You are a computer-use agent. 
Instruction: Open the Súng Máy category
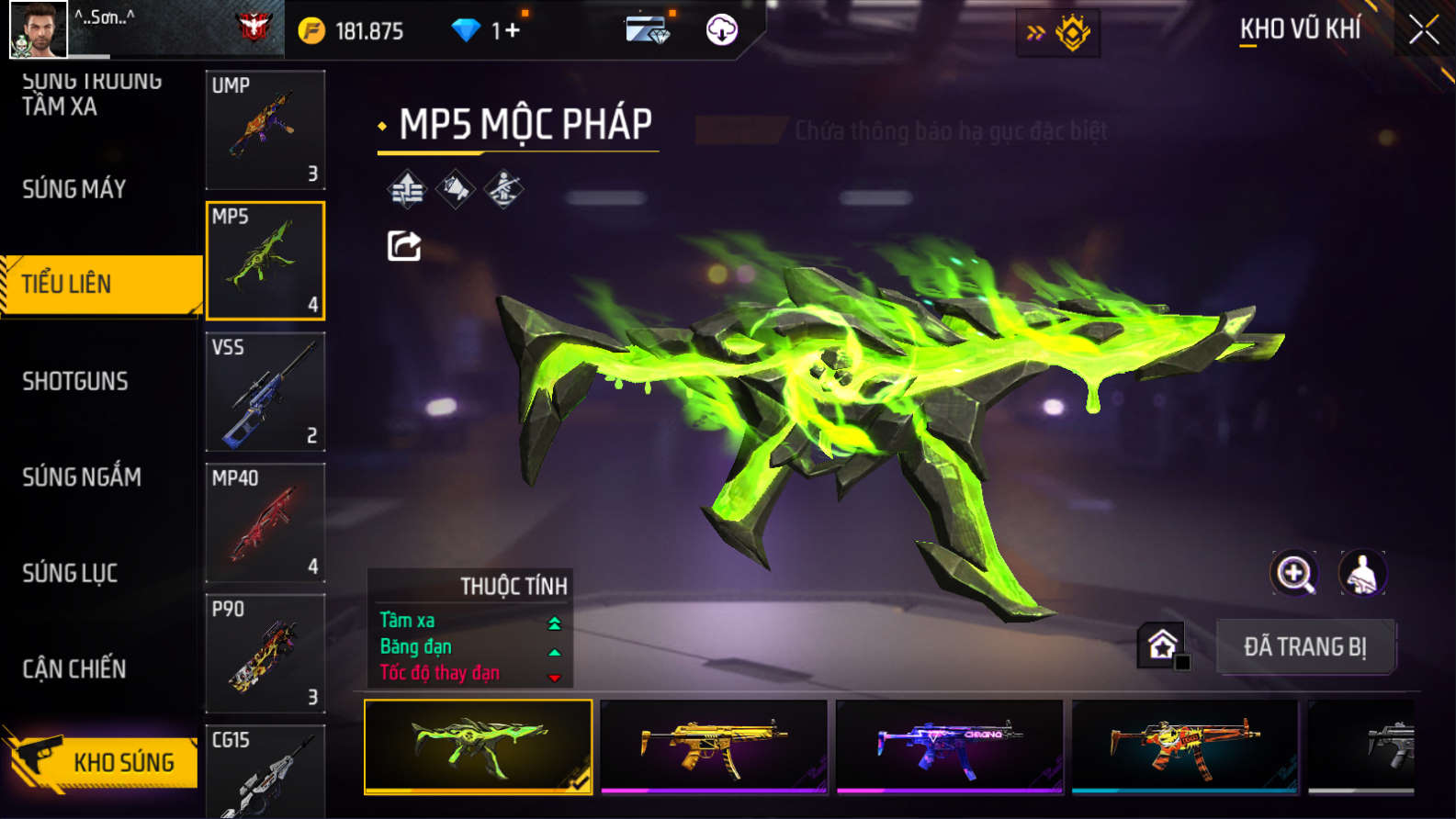(x=74, y=189)
